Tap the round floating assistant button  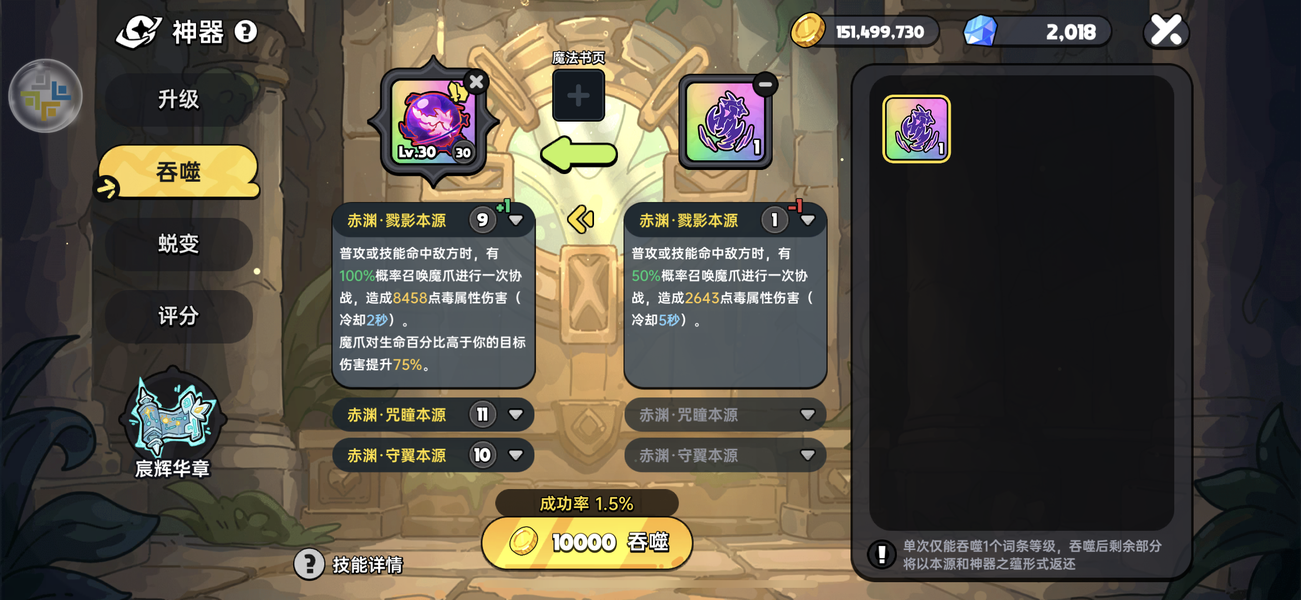(45, 96)
